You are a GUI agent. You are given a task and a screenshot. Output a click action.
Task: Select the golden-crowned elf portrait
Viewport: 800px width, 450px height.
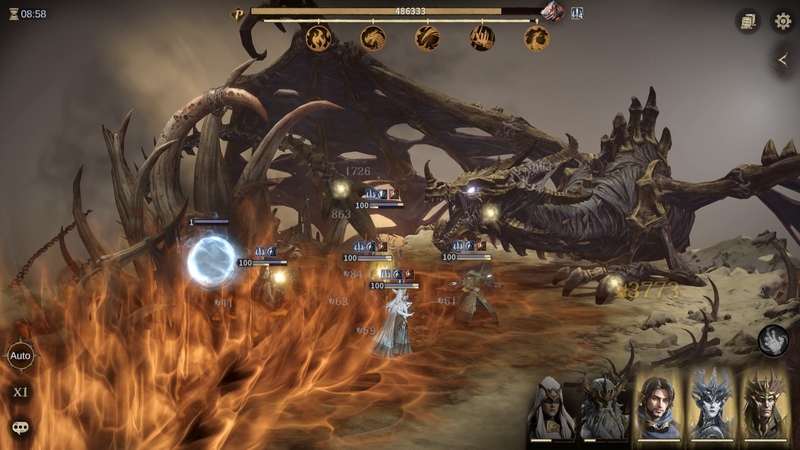(x=765, y=408)
